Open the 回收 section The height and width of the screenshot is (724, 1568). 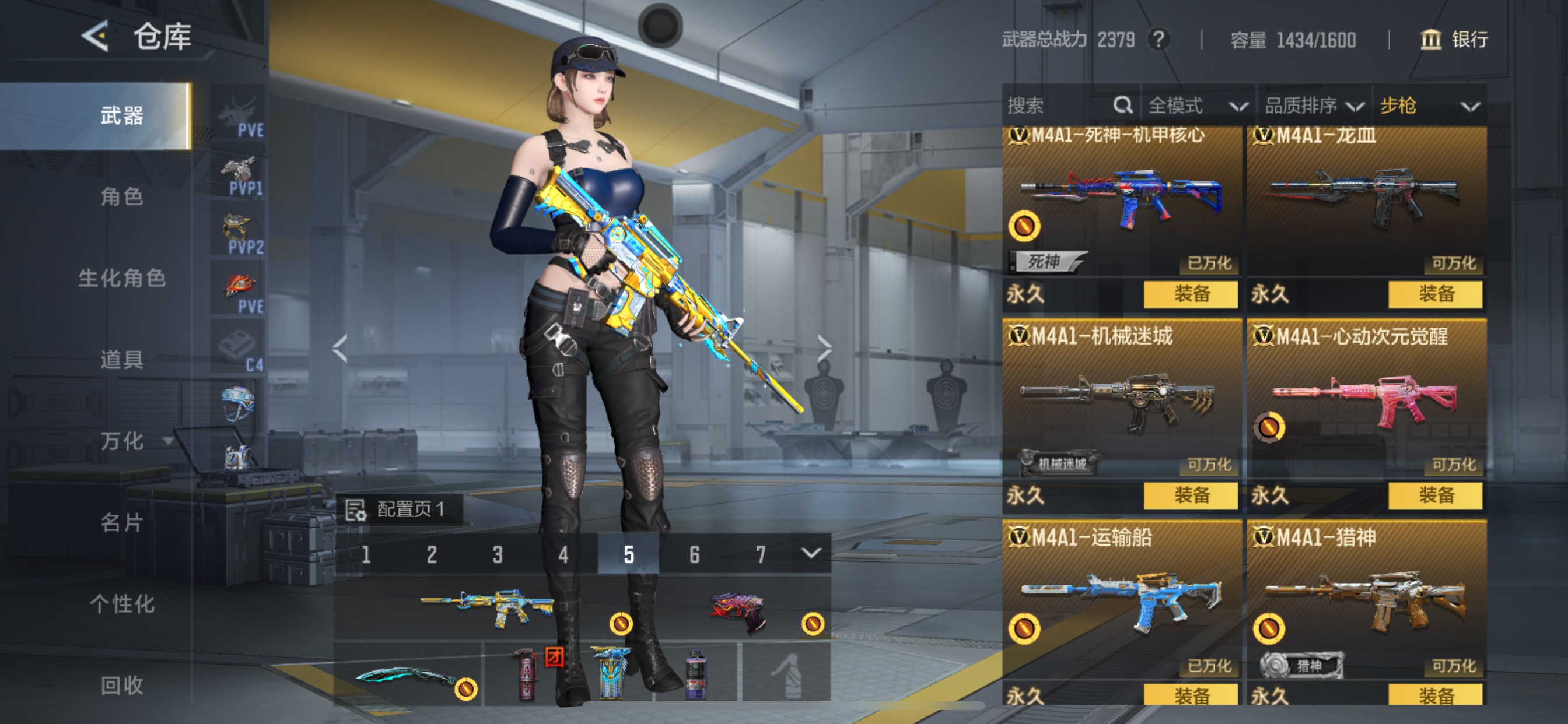[x=122, y=685]
